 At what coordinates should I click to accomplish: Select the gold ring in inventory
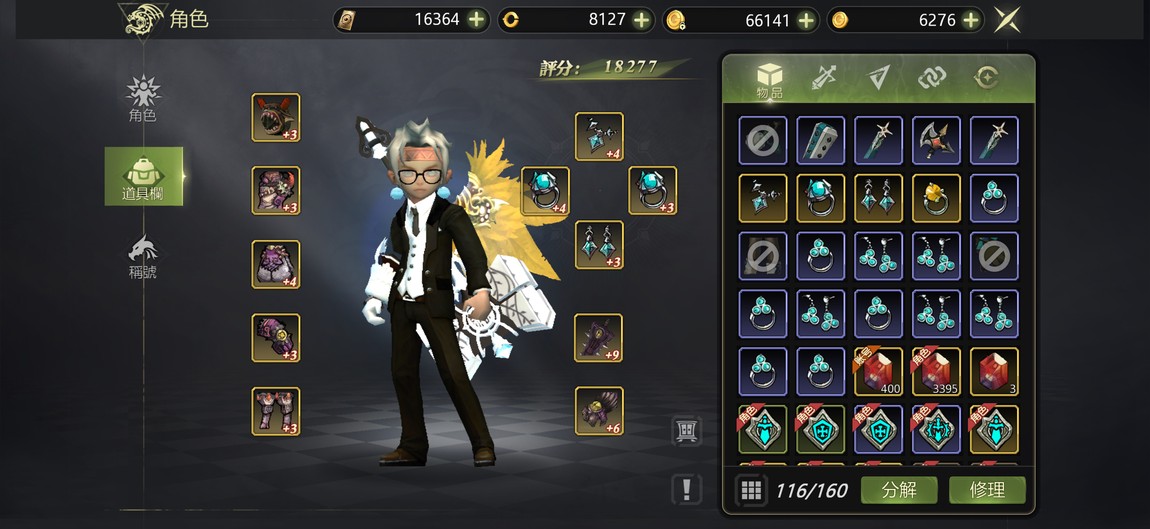tap(937, 198)
